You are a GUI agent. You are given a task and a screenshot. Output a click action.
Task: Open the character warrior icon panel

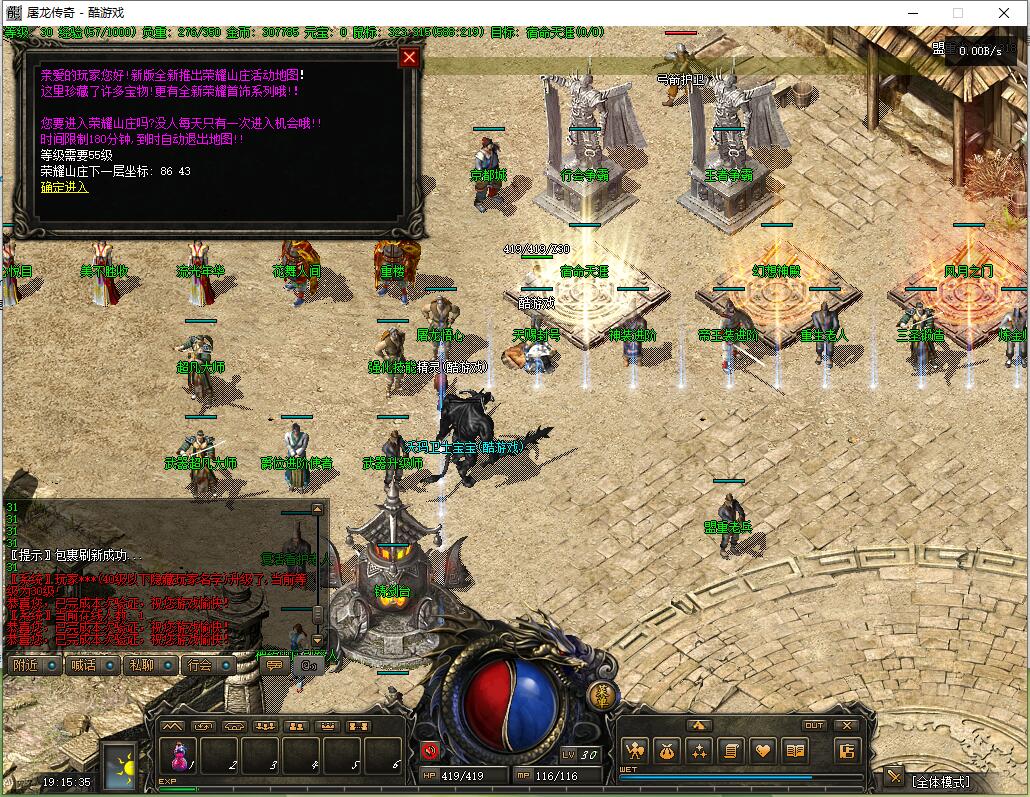634,750
